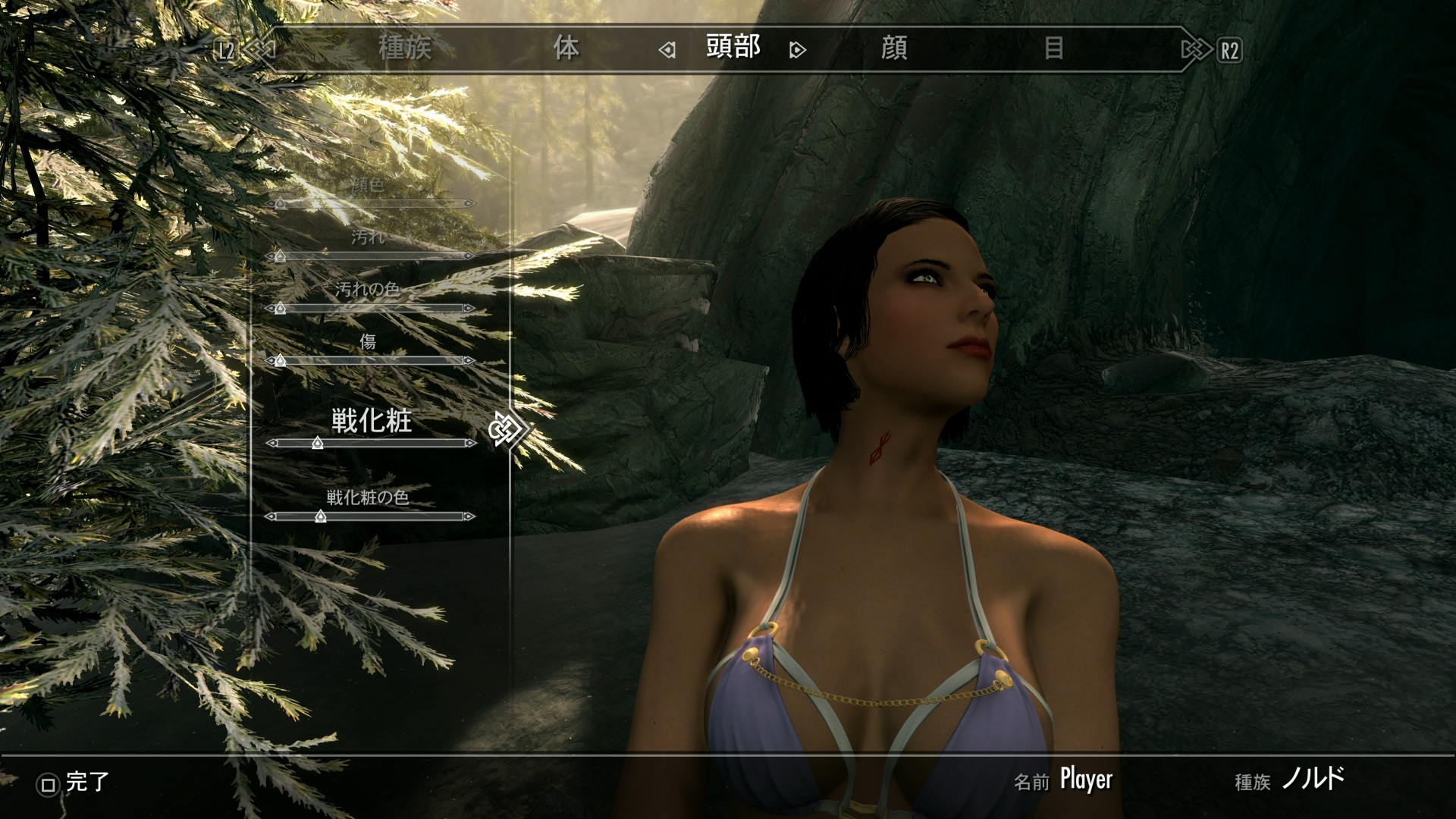
Task: Edit the character name Player
Action: click(x=1085, y=780)
